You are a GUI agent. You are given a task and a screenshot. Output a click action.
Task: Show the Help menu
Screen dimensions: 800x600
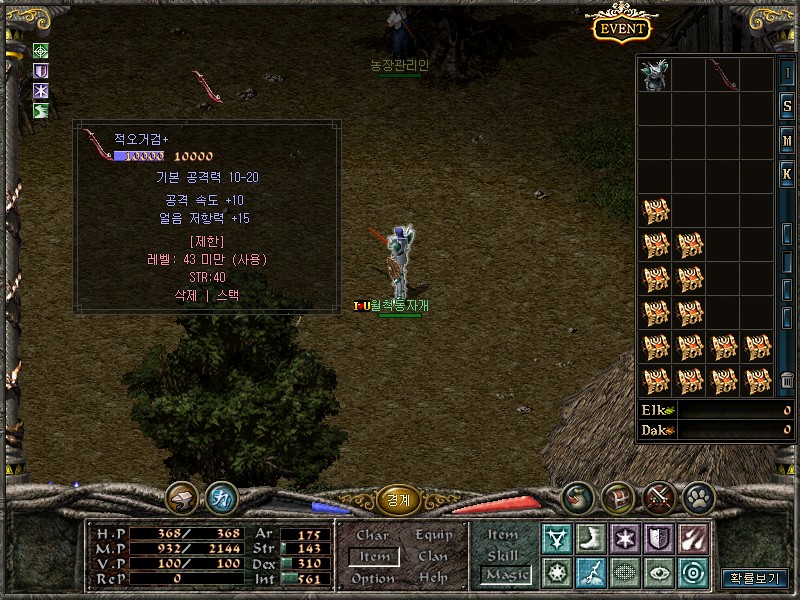(x=433, y=579)
